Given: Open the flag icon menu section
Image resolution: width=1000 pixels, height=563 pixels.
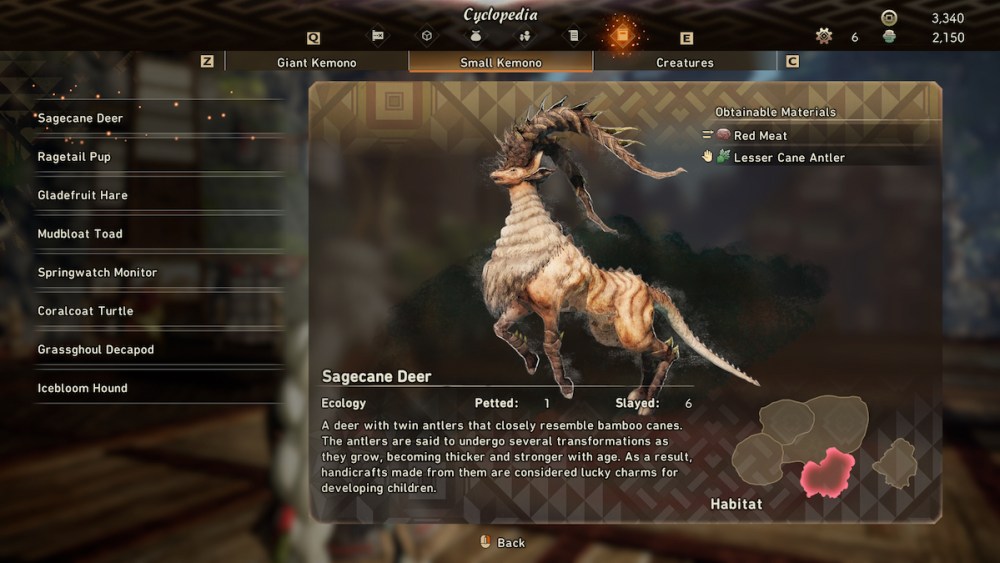Looking at the screenshot, I should click(x=378, y=36).
